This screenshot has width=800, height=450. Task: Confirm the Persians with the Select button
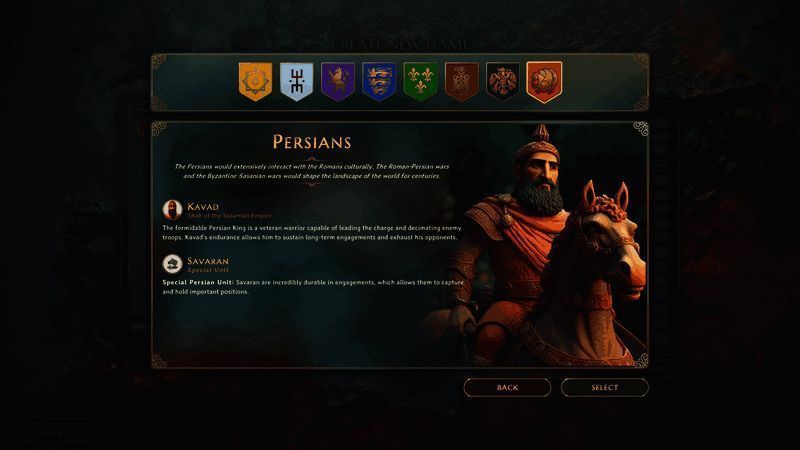604,387
